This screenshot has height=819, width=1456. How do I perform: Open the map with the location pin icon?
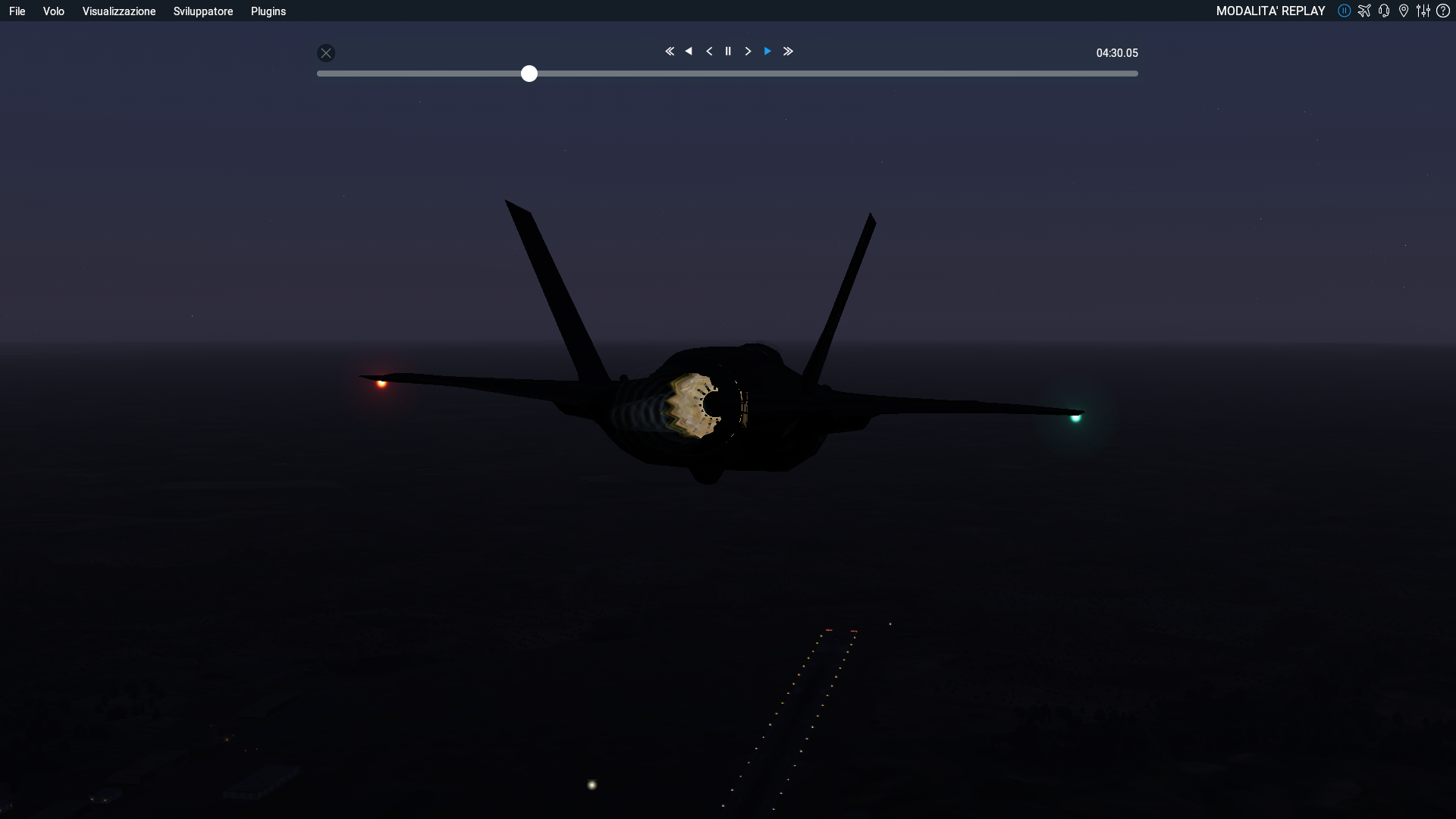click(x=1404, y=11)
